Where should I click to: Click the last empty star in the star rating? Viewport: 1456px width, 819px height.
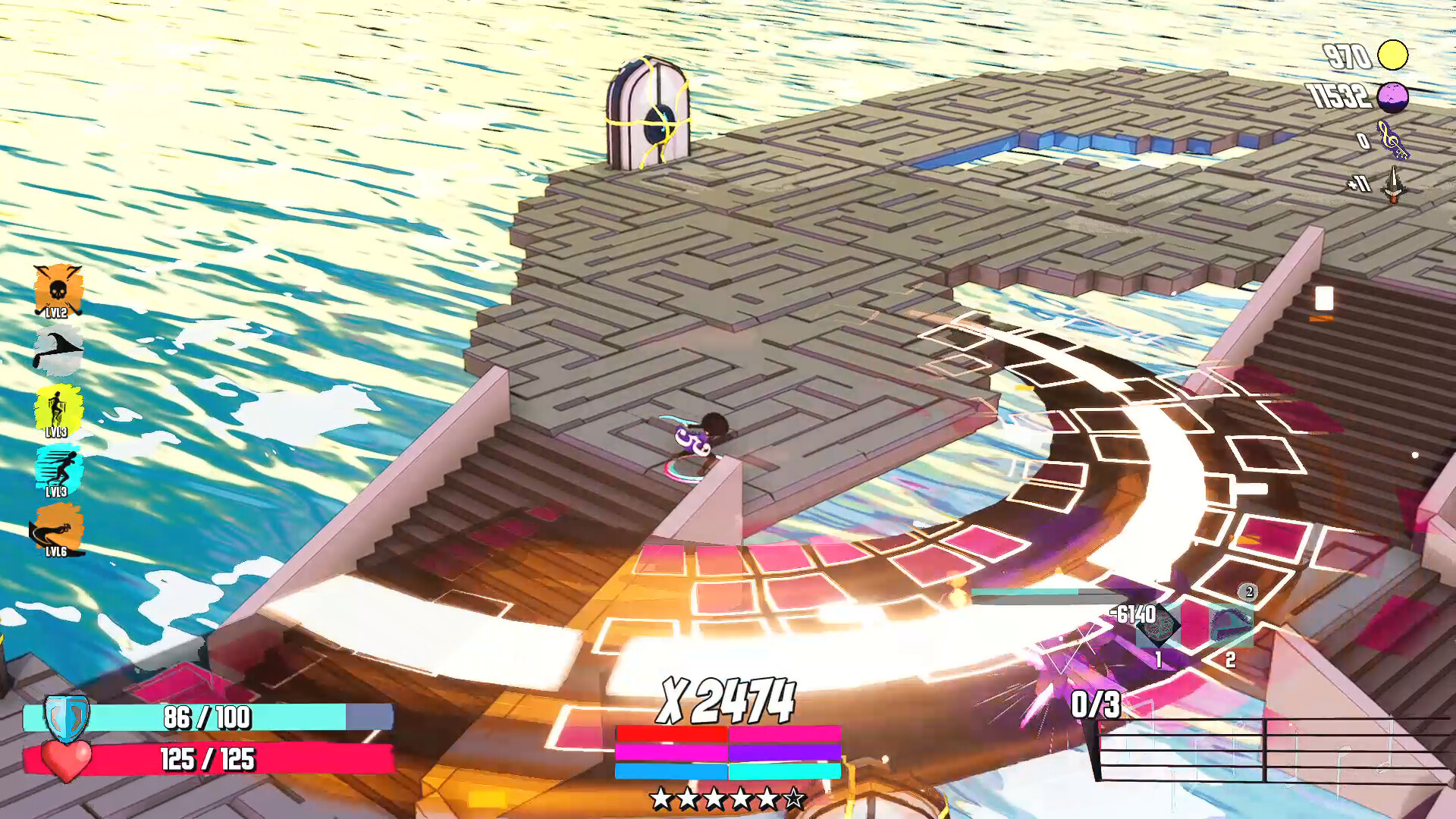point(795,798)
